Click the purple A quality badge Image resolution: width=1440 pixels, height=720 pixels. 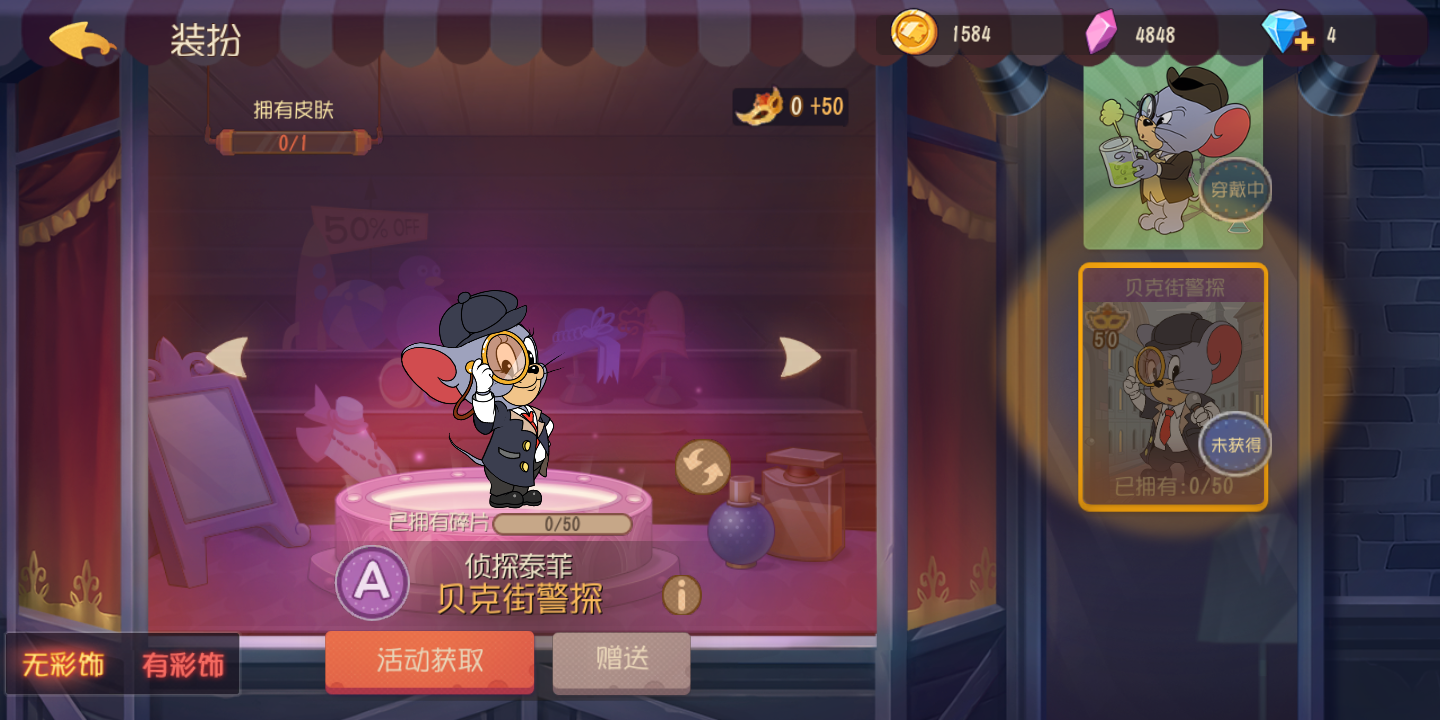(x=374, y=580)
